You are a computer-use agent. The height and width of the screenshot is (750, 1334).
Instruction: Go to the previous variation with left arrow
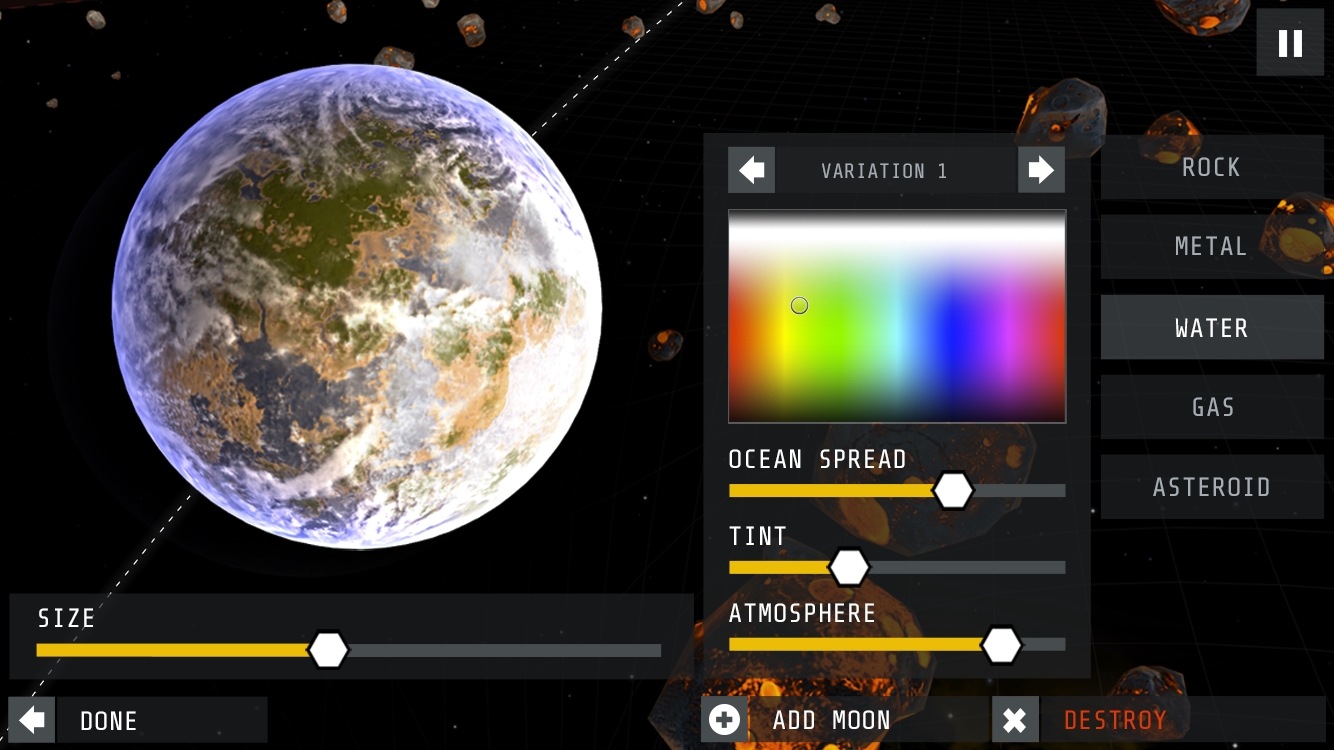click(751, 170)
